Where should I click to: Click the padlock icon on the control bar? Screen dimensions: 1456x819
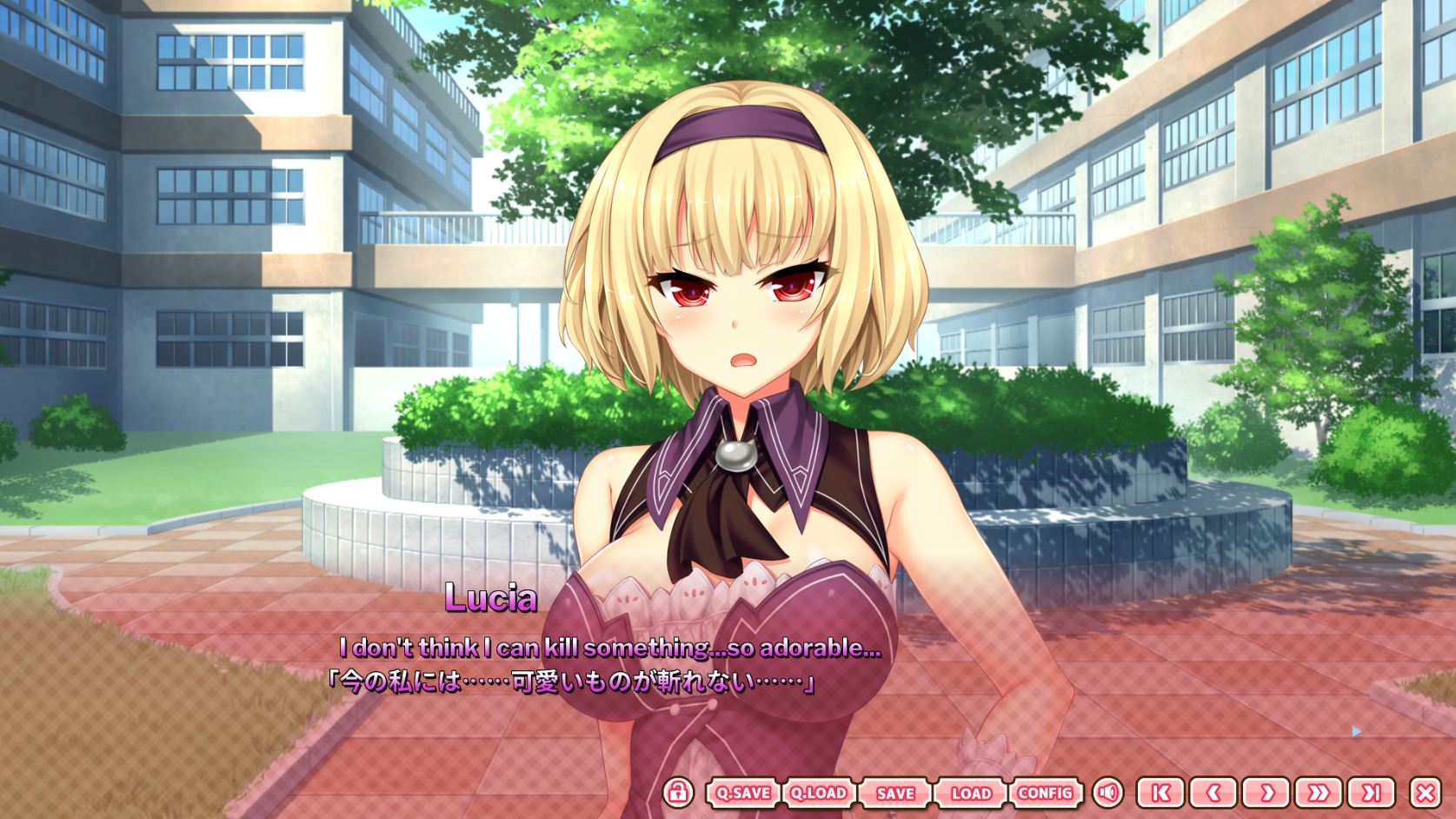[x=678, y=793]
